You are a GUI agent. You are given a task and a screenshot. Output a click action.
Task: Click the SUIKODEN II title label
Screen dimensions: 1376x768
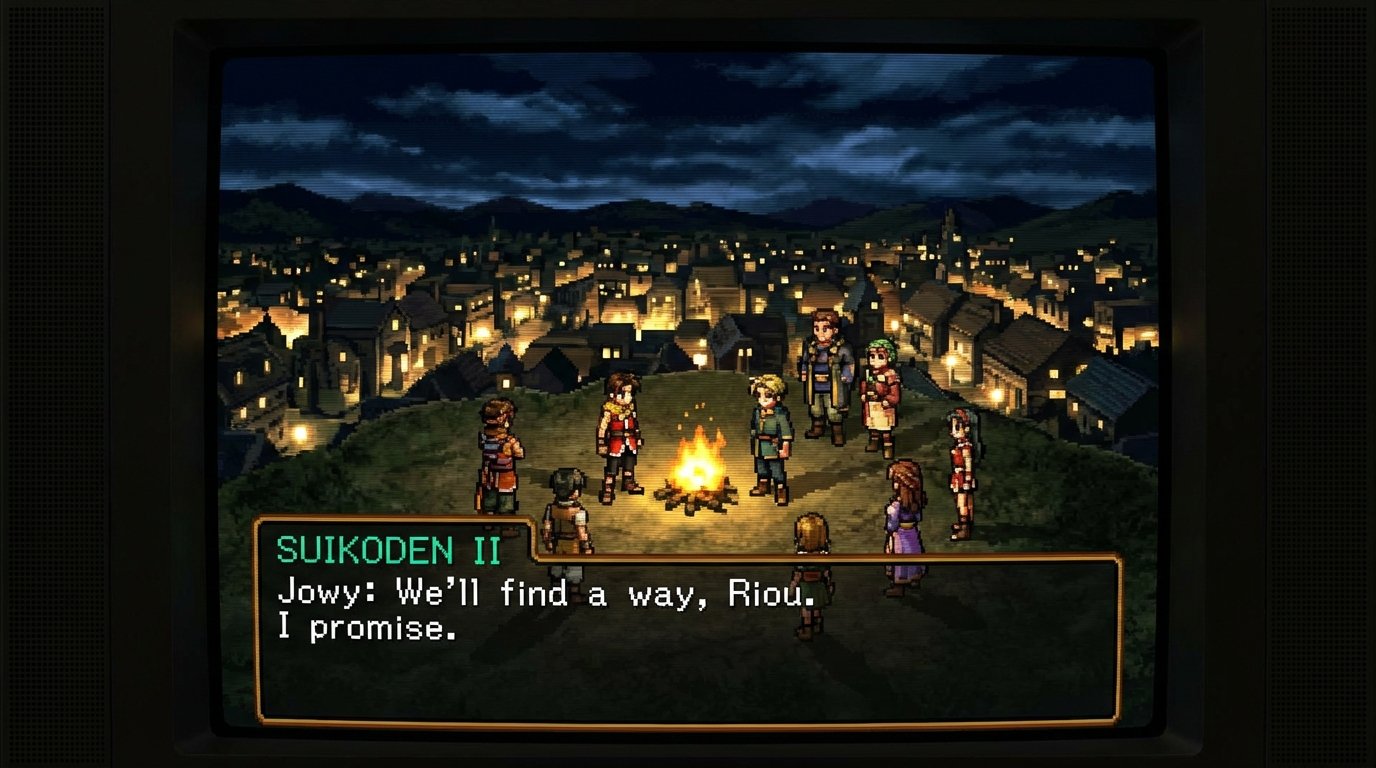[x=392, y=547]
